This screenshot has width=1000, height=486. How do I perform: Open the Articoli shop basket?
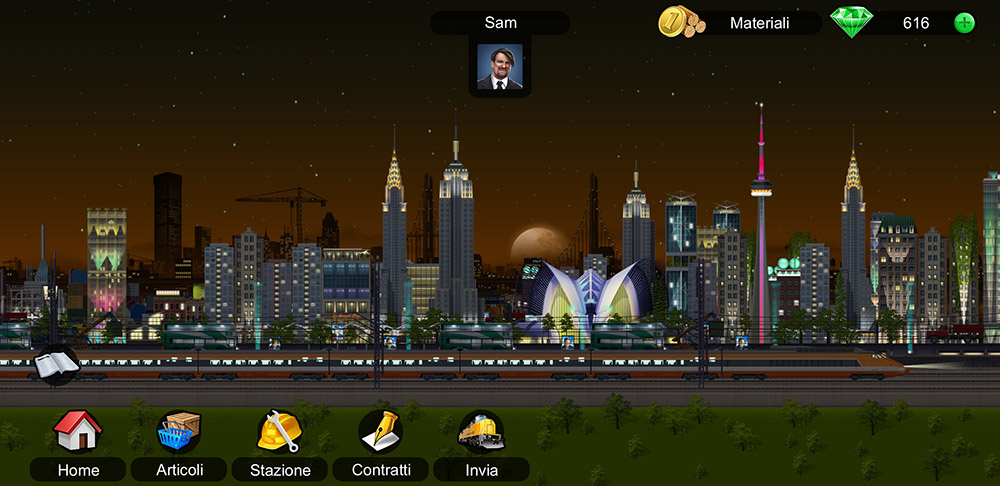point(180,432)
